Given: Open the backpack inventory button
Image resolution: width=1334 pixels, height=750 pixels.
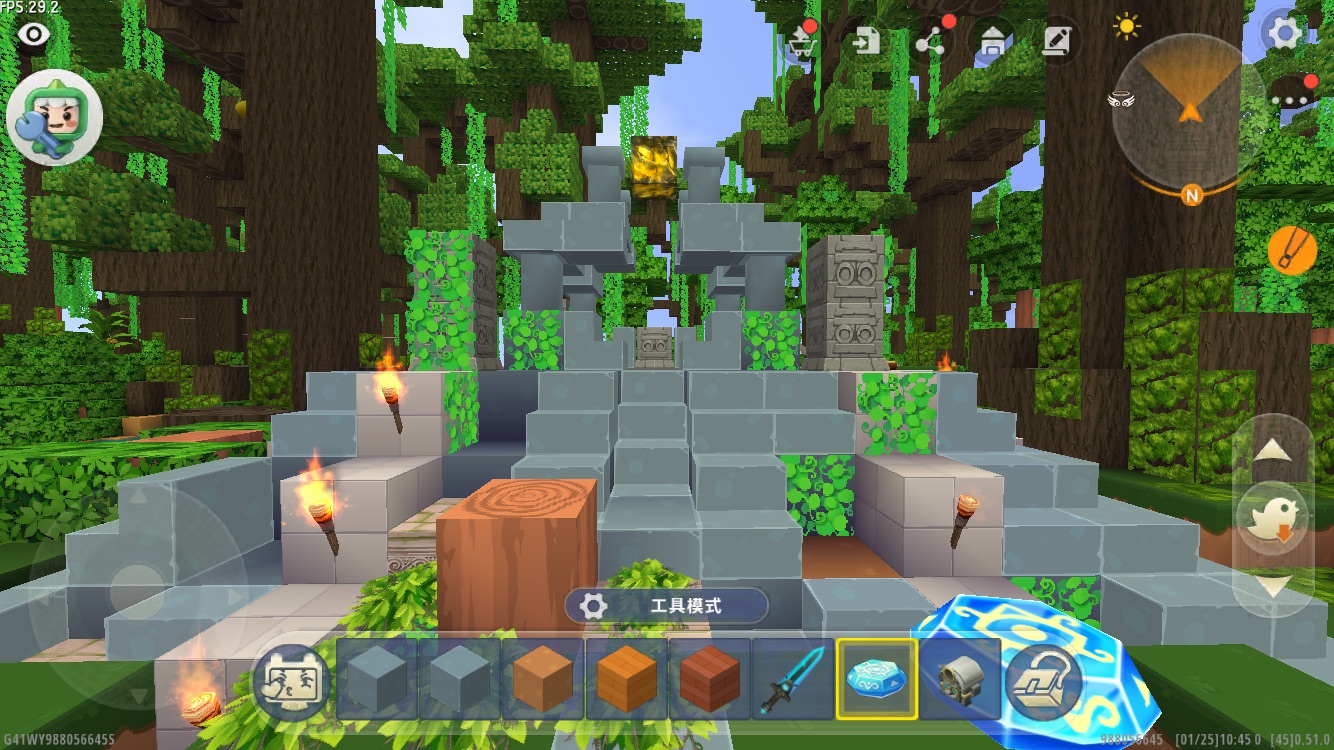Looking at the screenshot, I should point(1042,682).
